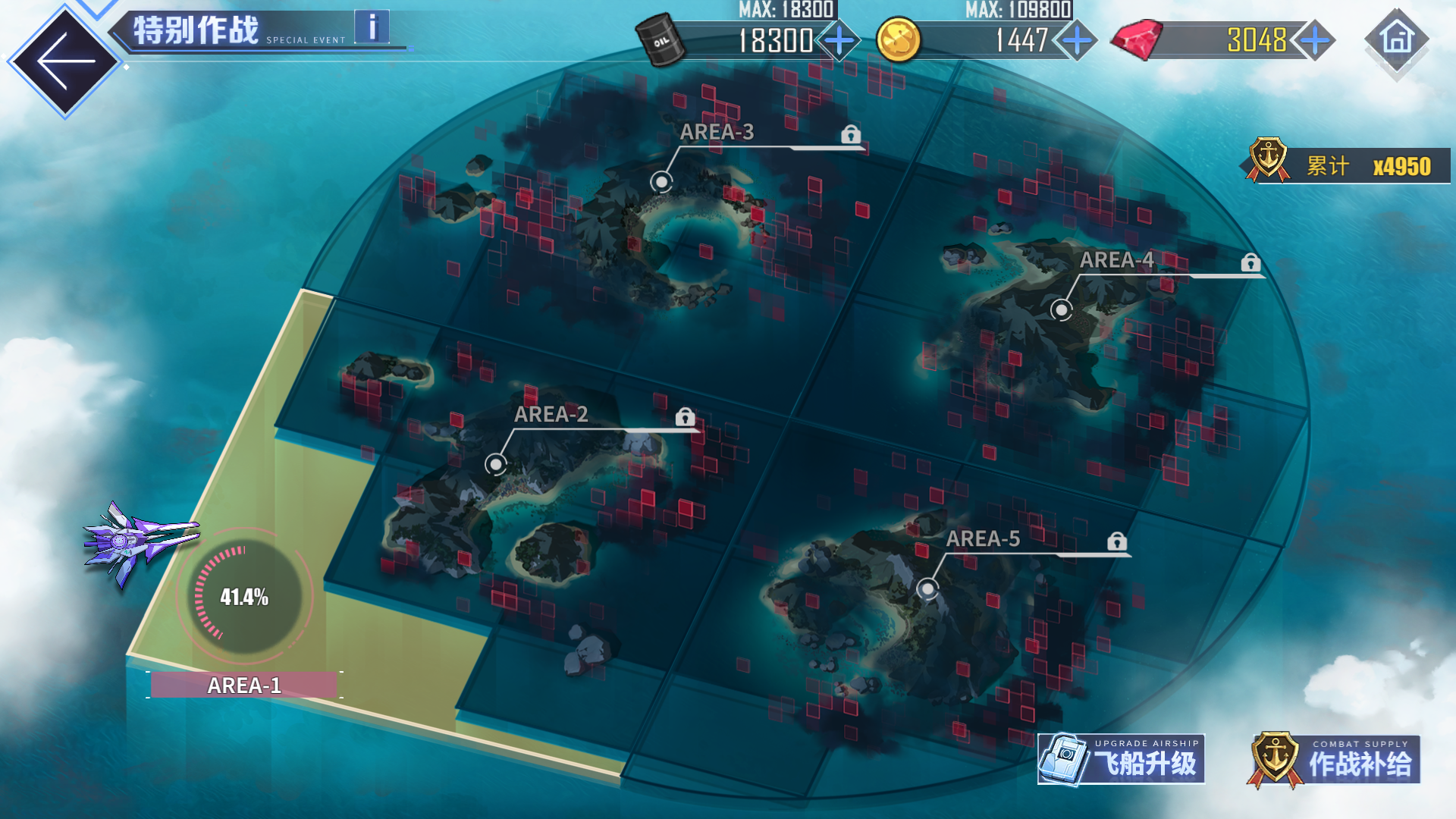
Task: Select the AREA-4 map marker
Action: point(1061,309)
